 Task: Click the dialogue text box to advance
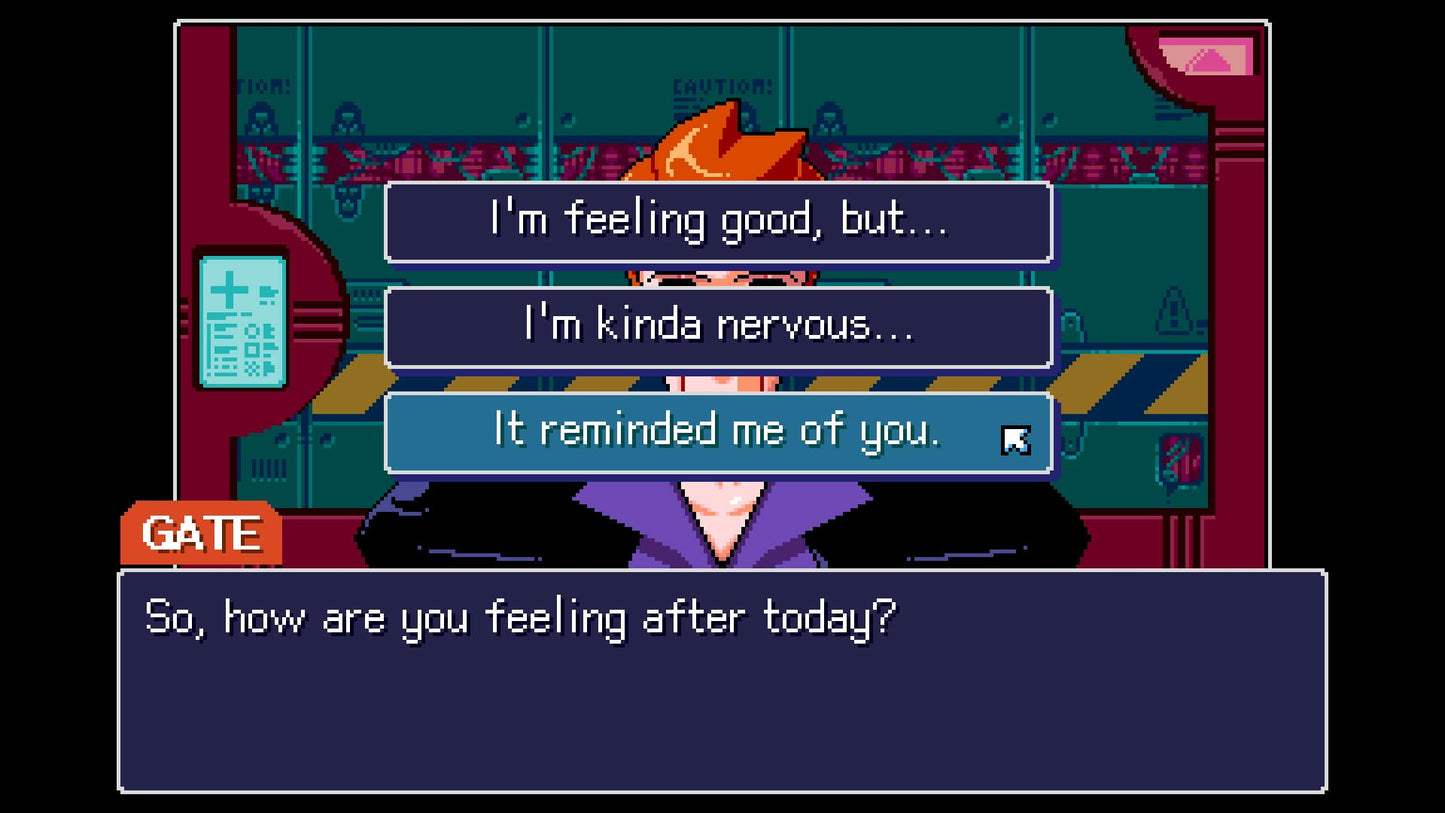[x=722, y=680]
